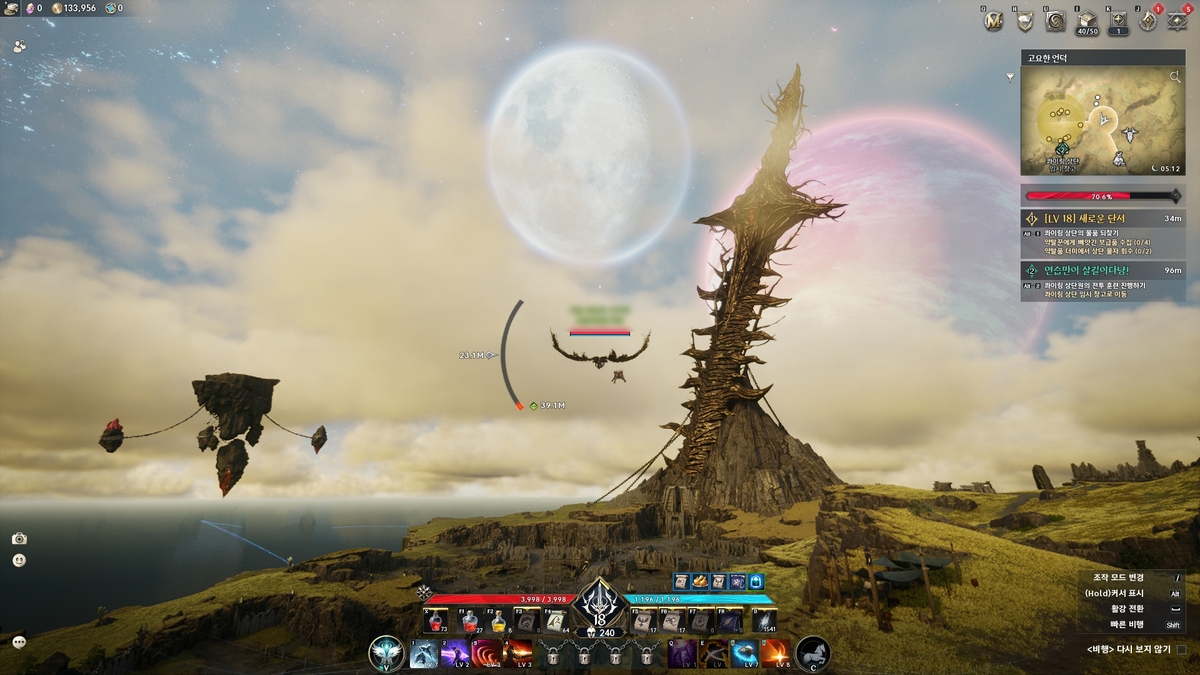Screen dimensions: 1200x675
Task: Activate the orange burst LV 8 skill
Action: coord(775,654)
